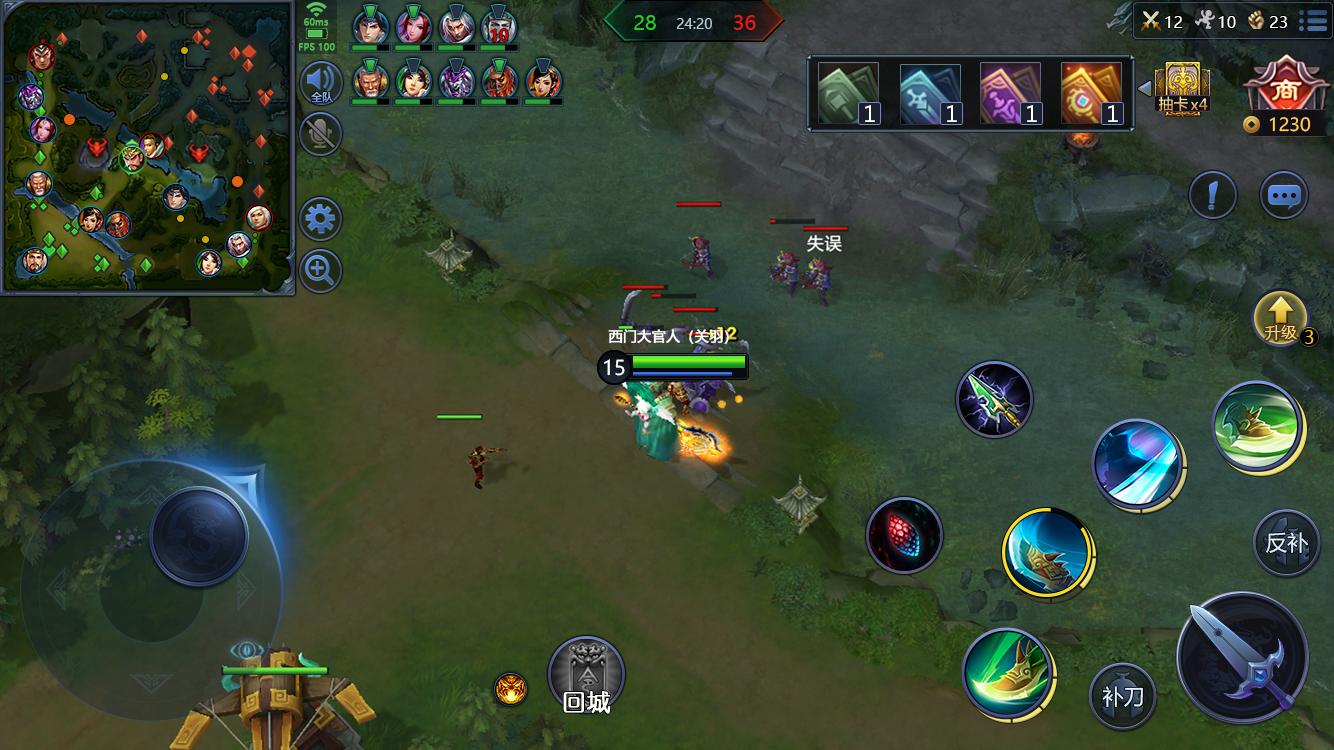Attack with the sword basic attack button

click(x=1243, y=657)
